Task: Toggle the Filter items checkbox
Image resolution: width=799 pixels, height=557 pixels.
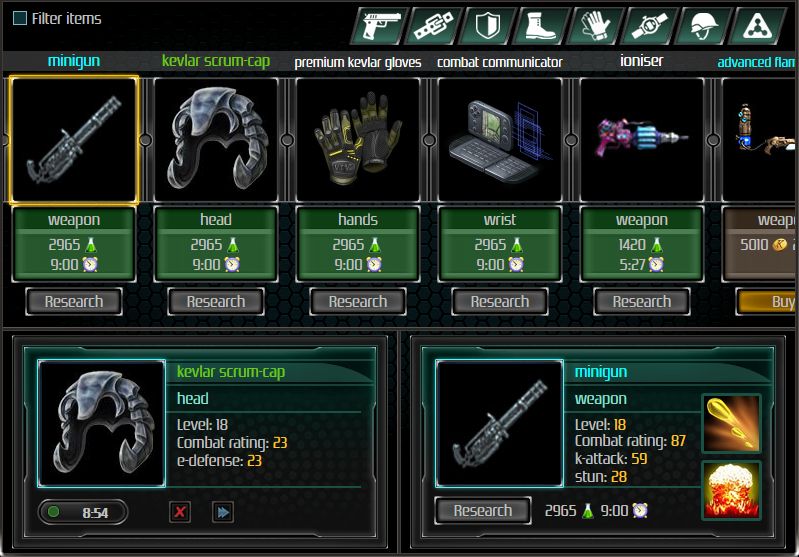Action: [20, 18]
